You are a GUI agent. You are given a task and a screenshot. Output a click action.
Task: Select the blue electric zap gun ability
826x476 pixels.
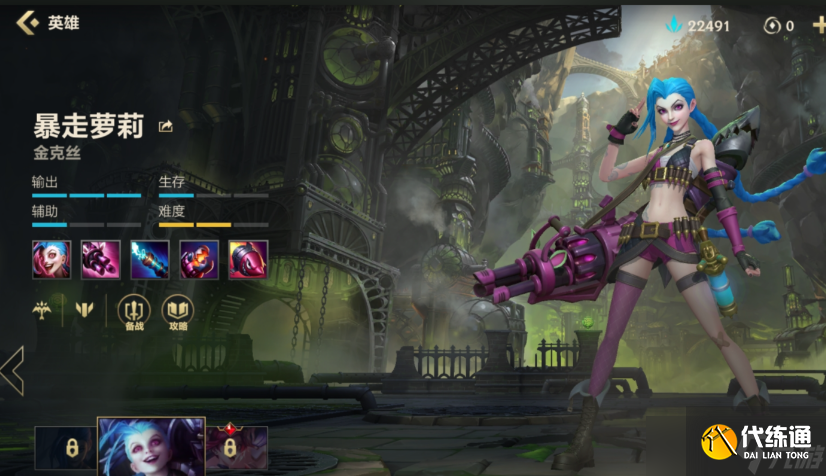(x=149, y=259)
